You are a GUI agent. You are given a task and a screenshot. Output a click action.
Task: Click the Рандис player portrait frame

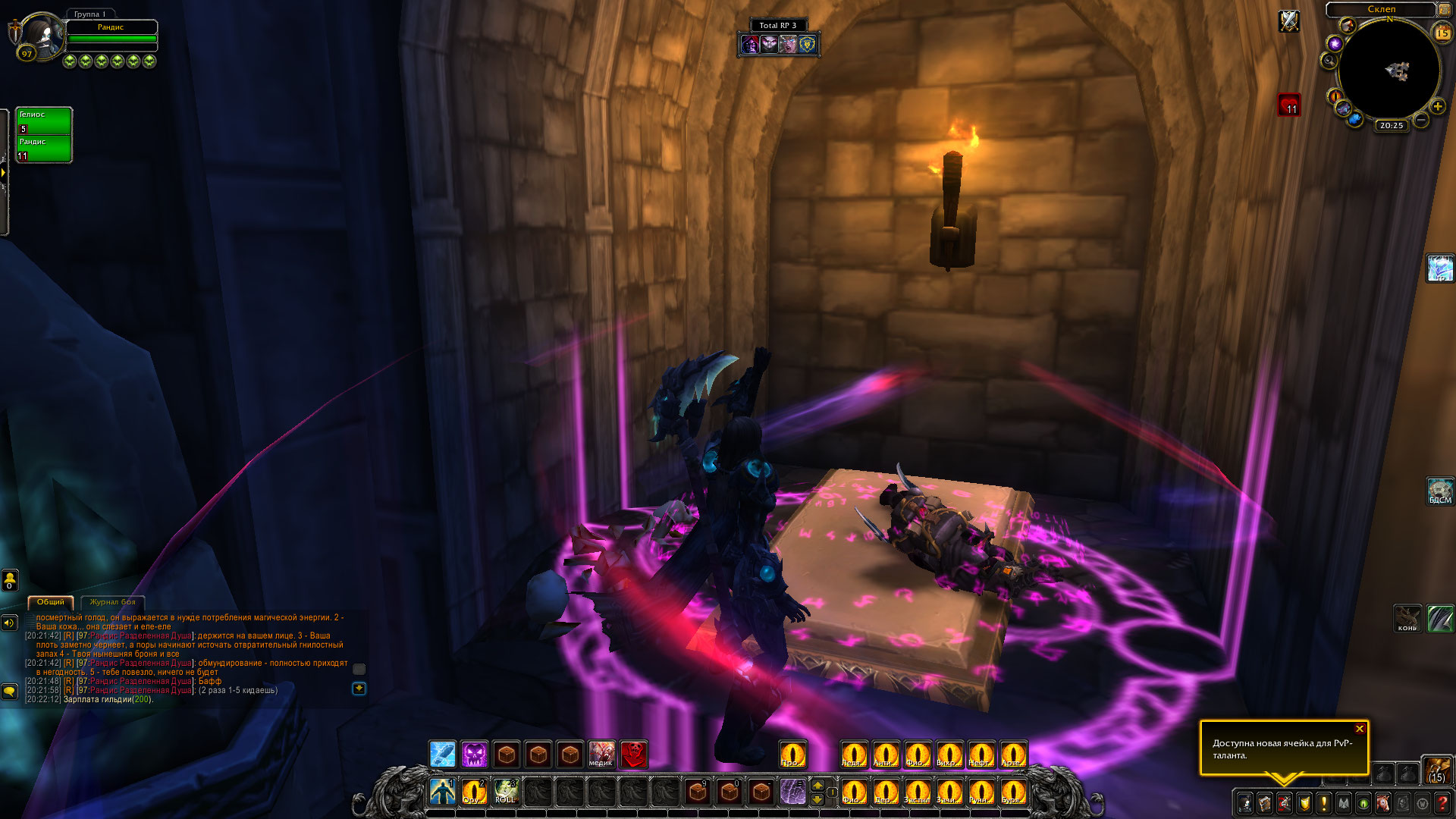42,35
